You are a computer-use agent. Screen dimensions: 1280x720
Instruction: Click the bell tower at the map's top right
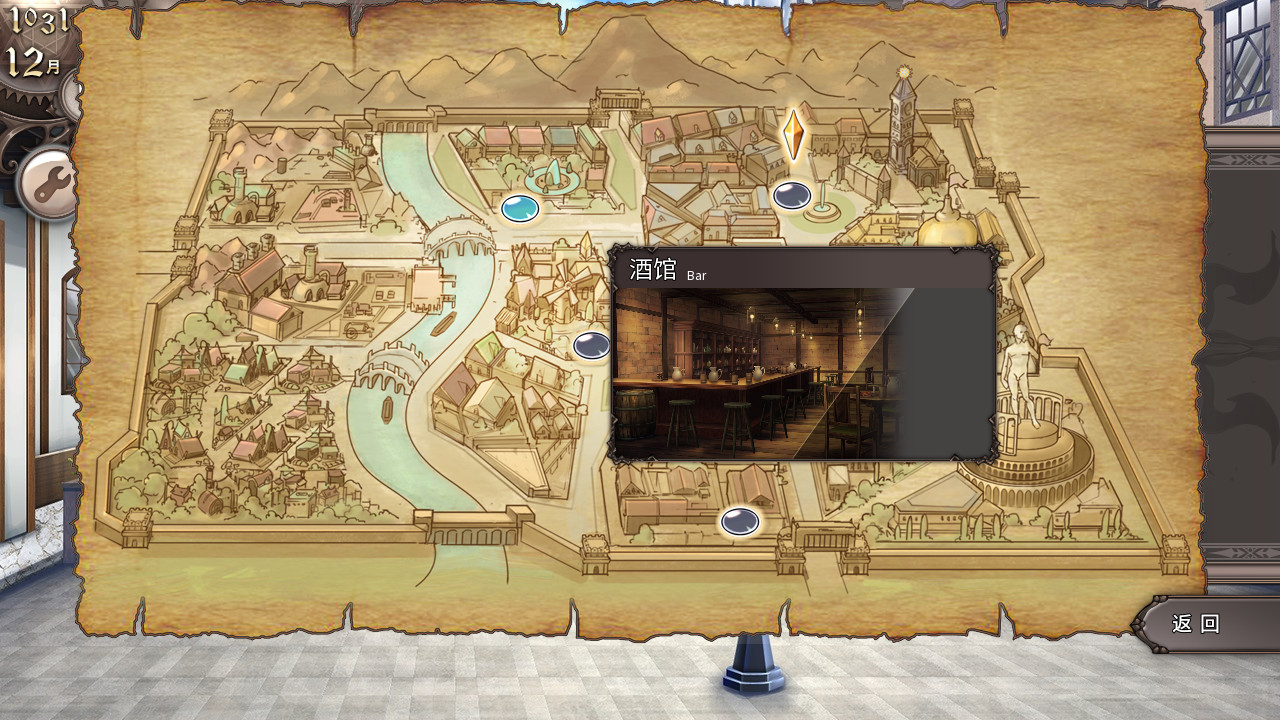[900, 120]
